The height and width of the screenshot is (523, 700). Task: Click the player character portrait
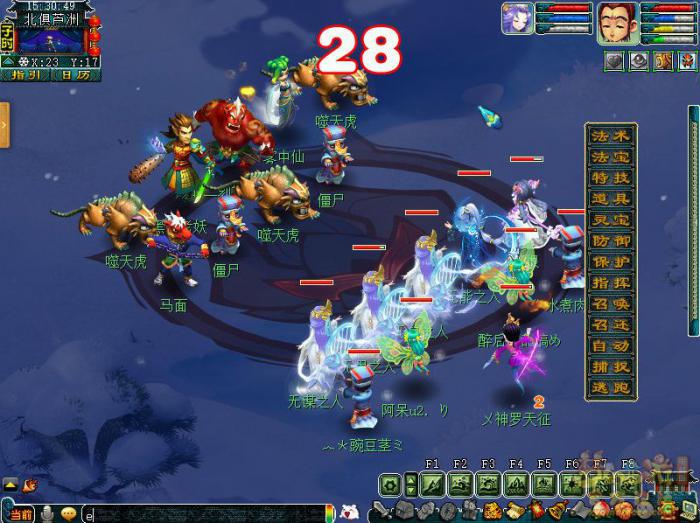pyautogui.click(x=617, y=23)
